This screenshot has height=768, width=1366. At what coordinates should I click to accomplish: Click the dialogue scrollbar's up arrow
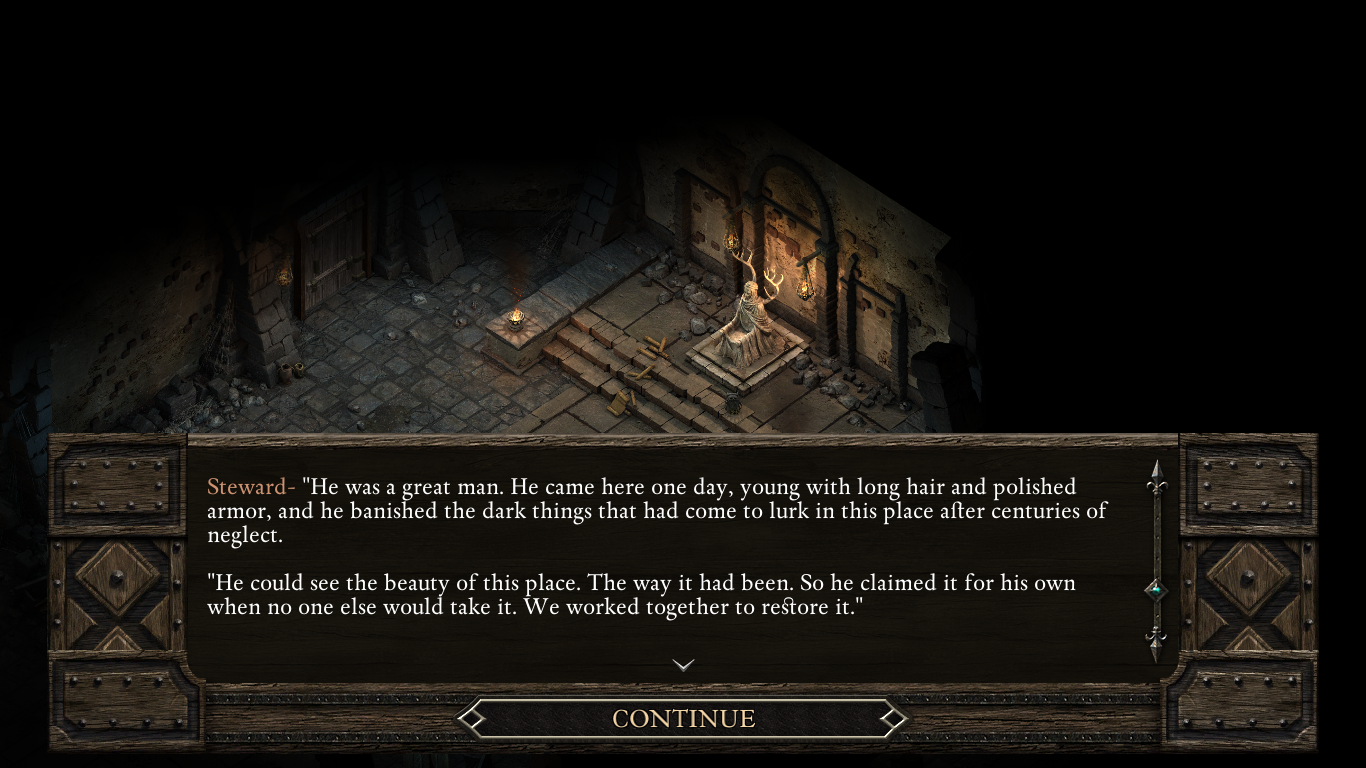1157,478
